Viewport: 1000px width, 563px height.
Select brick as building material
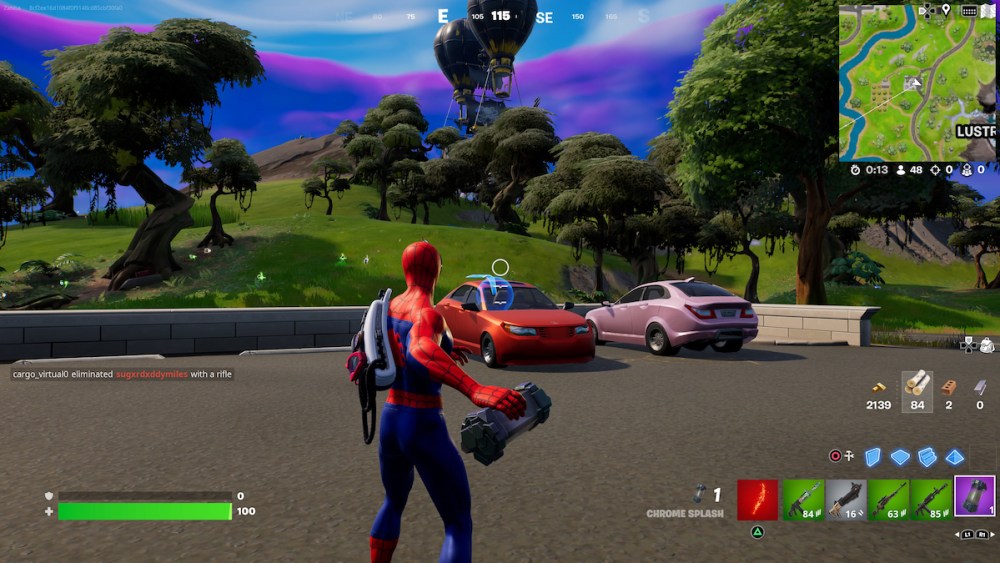948,386
